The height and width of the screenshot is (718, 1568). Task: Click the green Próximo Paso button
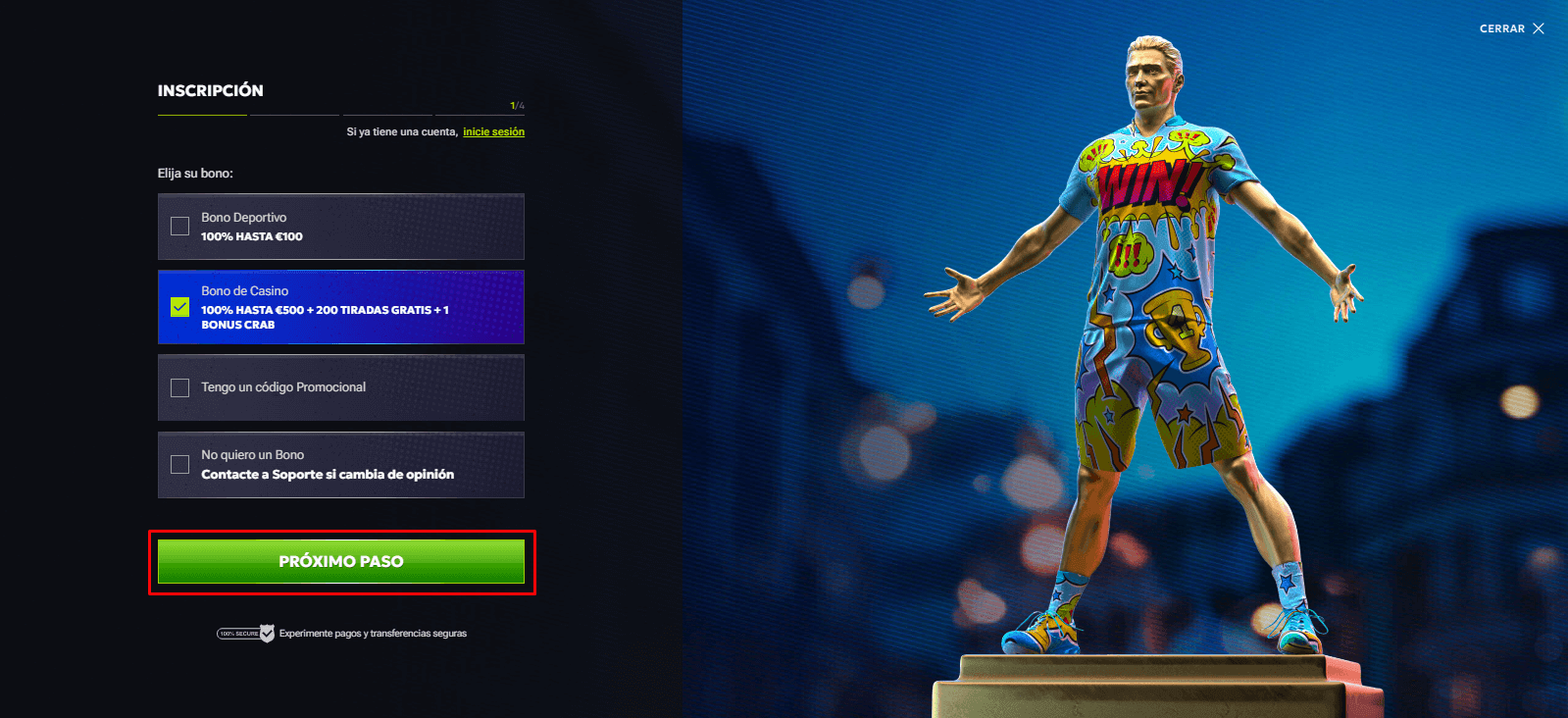pyautogui.click(x=341, y=562)
